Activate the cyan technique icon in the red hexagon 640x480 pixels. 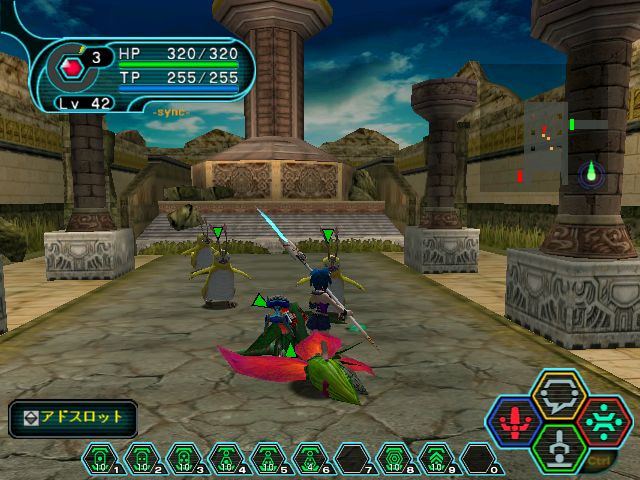tap(602, 420)
